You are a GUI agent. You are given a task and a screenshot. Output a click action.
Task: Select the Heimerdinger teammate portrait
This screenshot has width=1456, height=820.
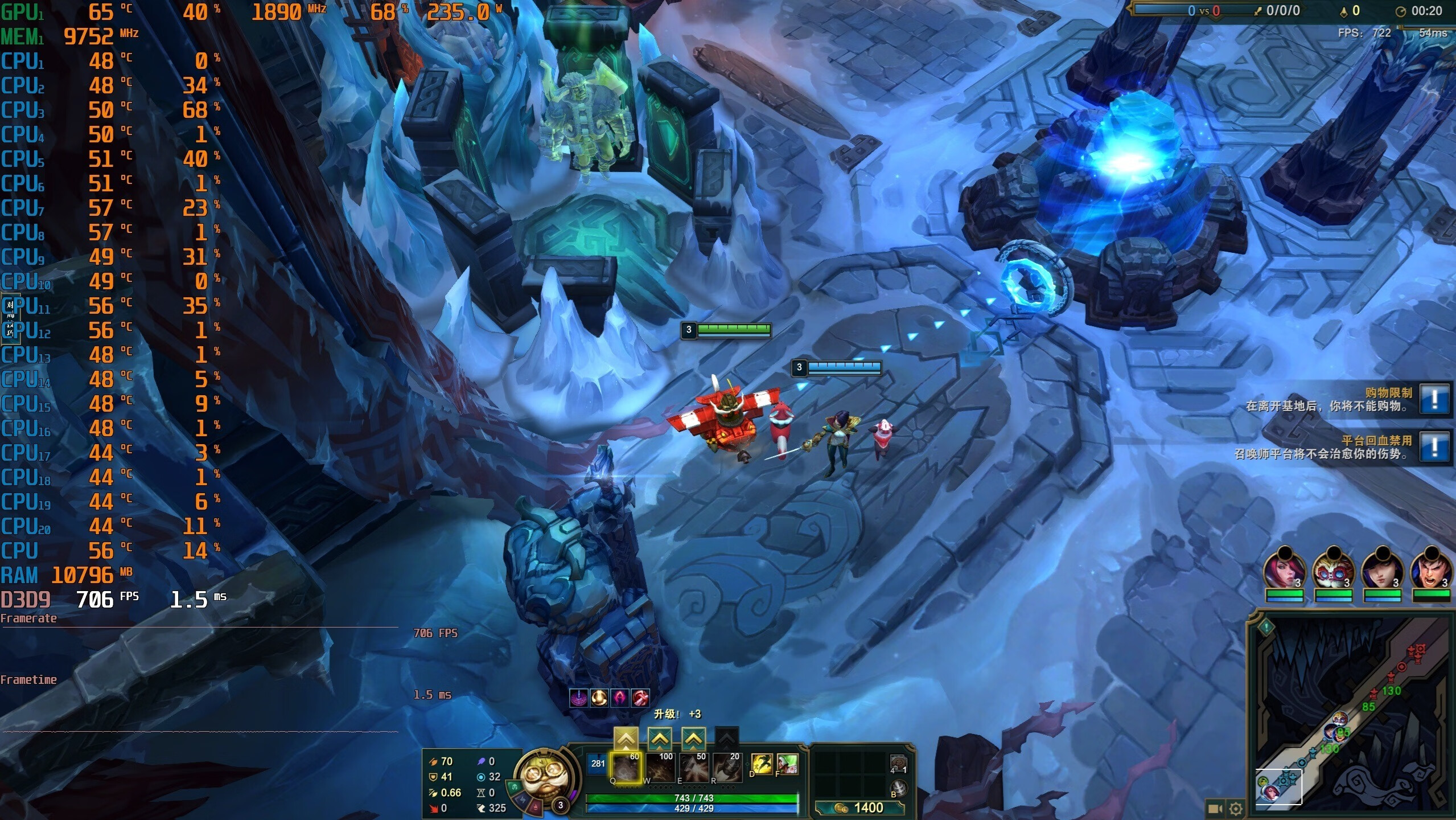(x=1333, y=568)
